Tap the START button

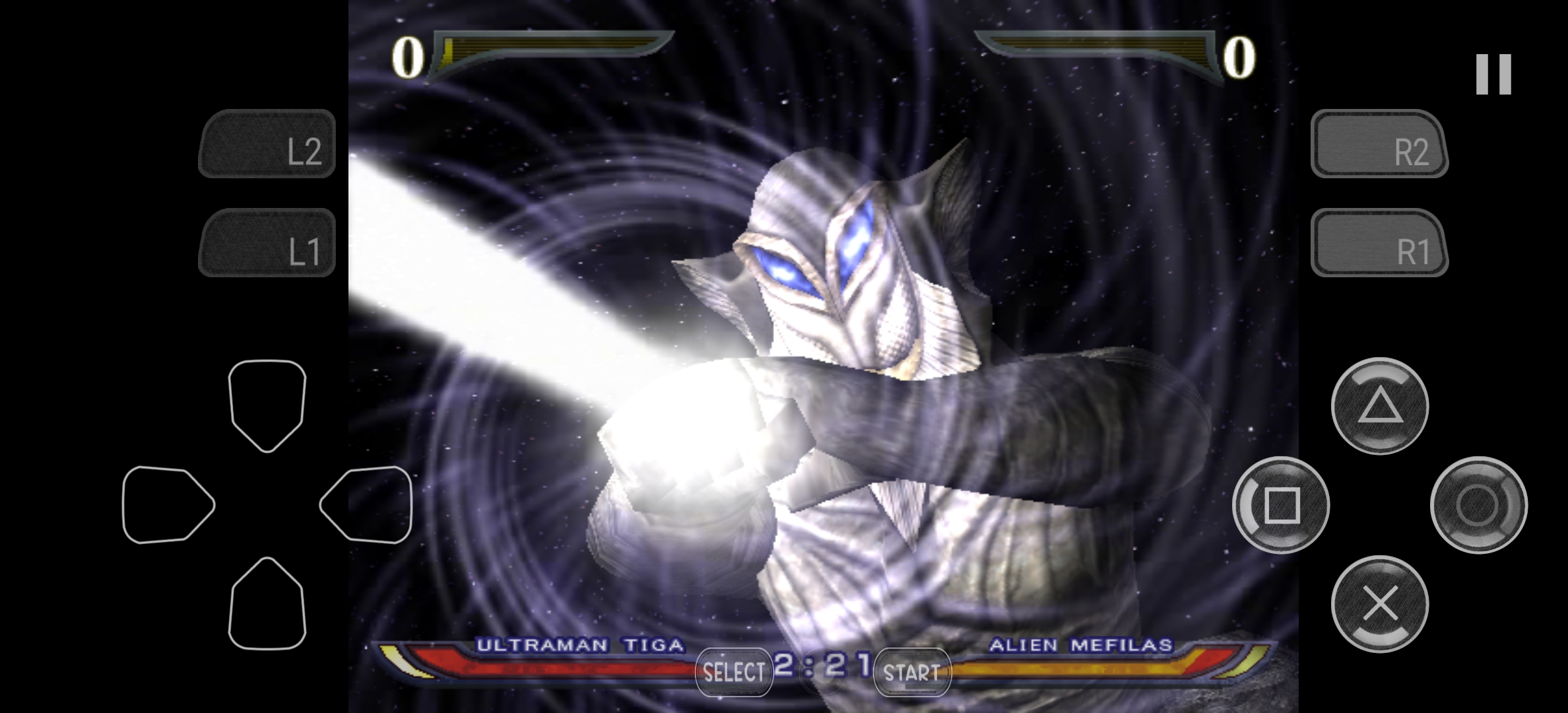(x=912, y=672)
